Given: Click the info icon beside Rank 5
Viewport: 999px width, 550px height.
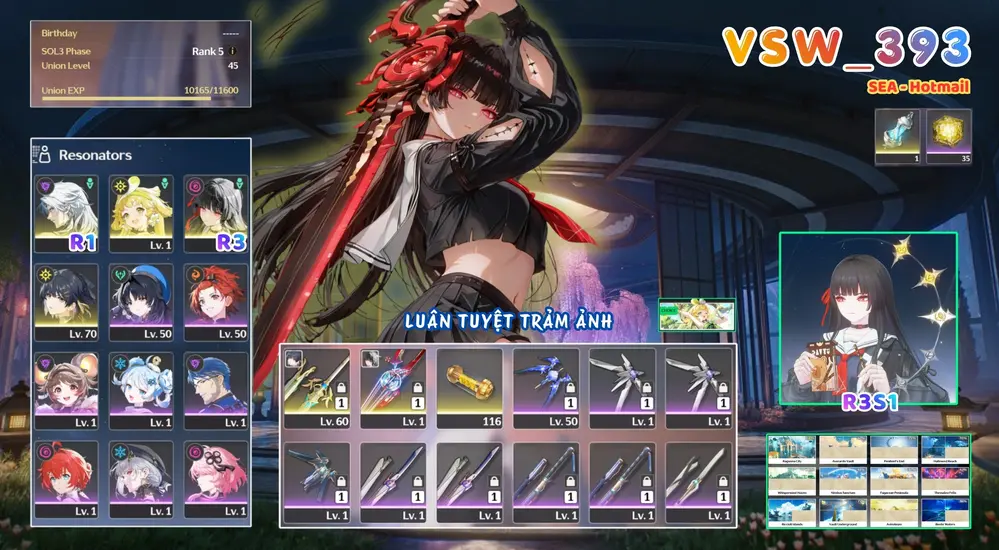Looking at the screenshot, I should click(233, 50).
